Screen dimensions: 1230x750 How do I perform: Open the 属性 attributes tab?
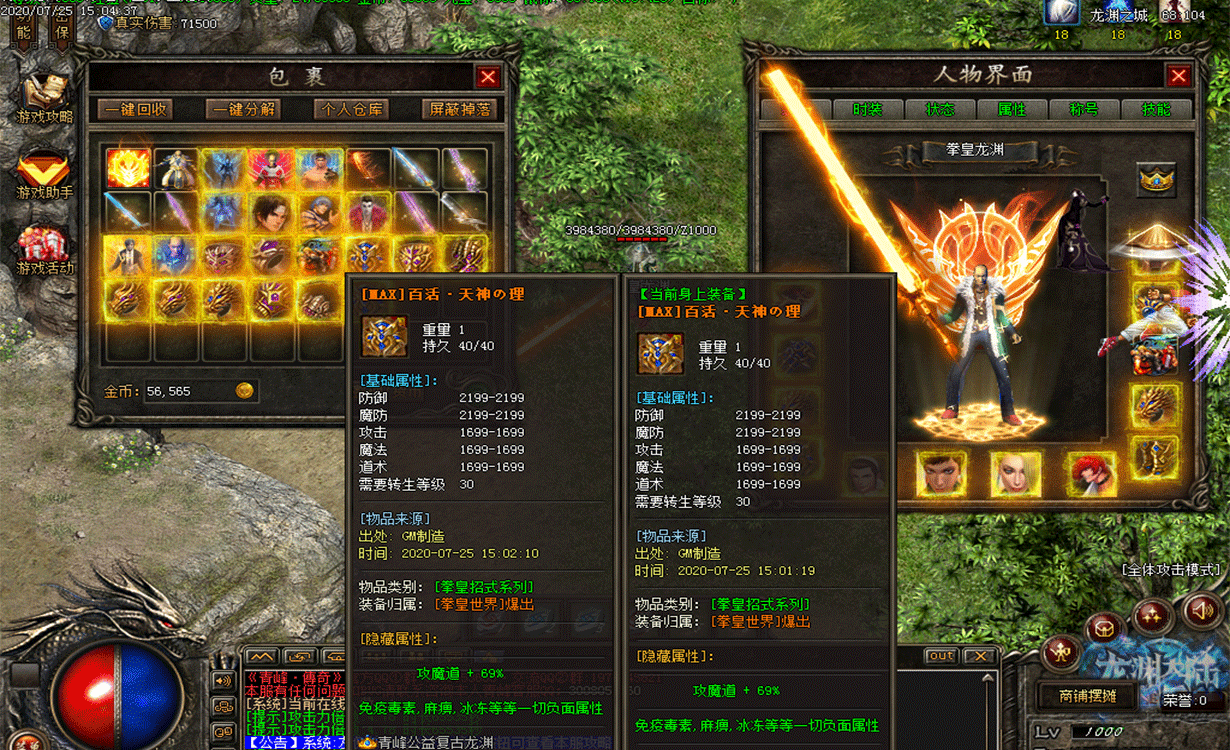1012,110
